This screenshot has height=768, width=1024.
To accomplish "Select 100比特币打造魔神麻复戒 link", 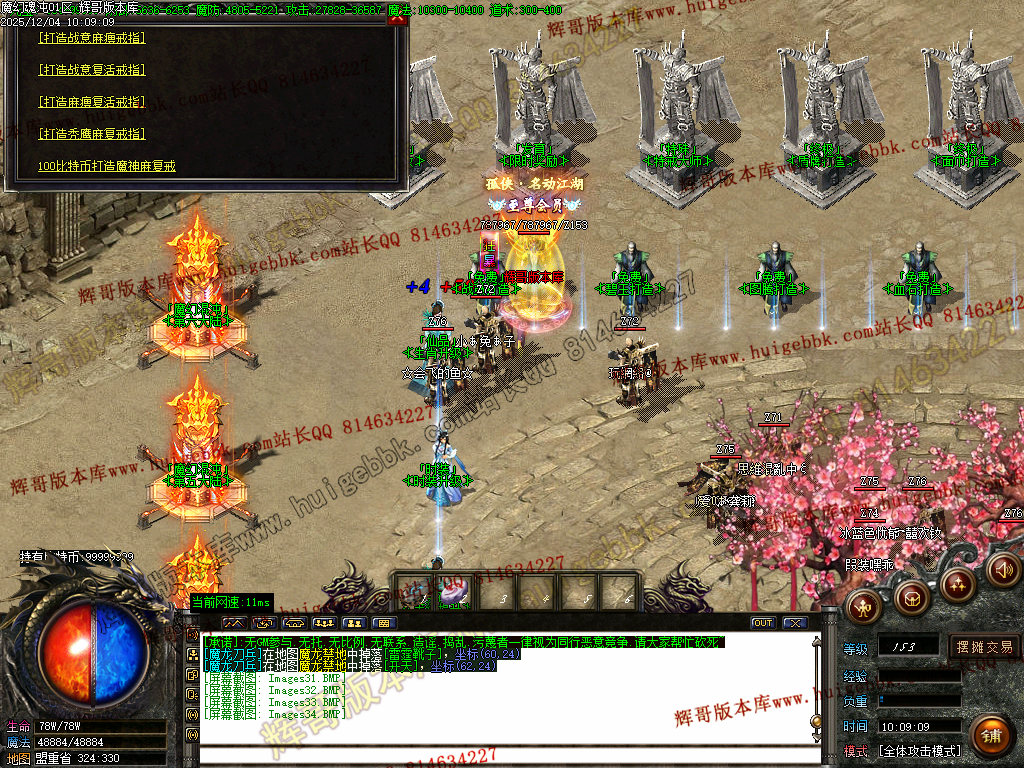I will (x=107, y=166).
